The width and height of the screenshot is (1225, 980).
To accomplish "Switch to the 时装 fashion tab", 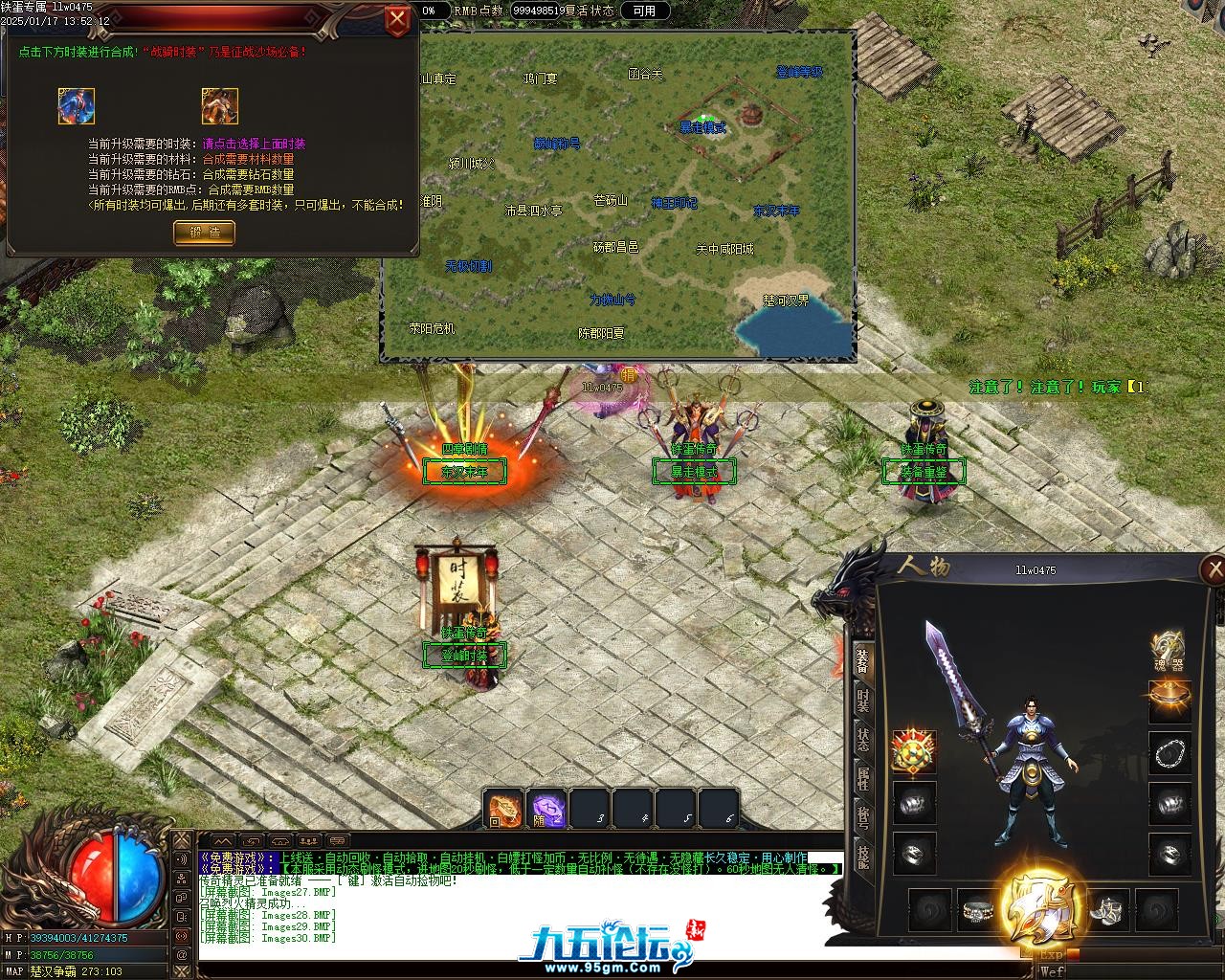I will pyautogui.click(x=863, y=702).
